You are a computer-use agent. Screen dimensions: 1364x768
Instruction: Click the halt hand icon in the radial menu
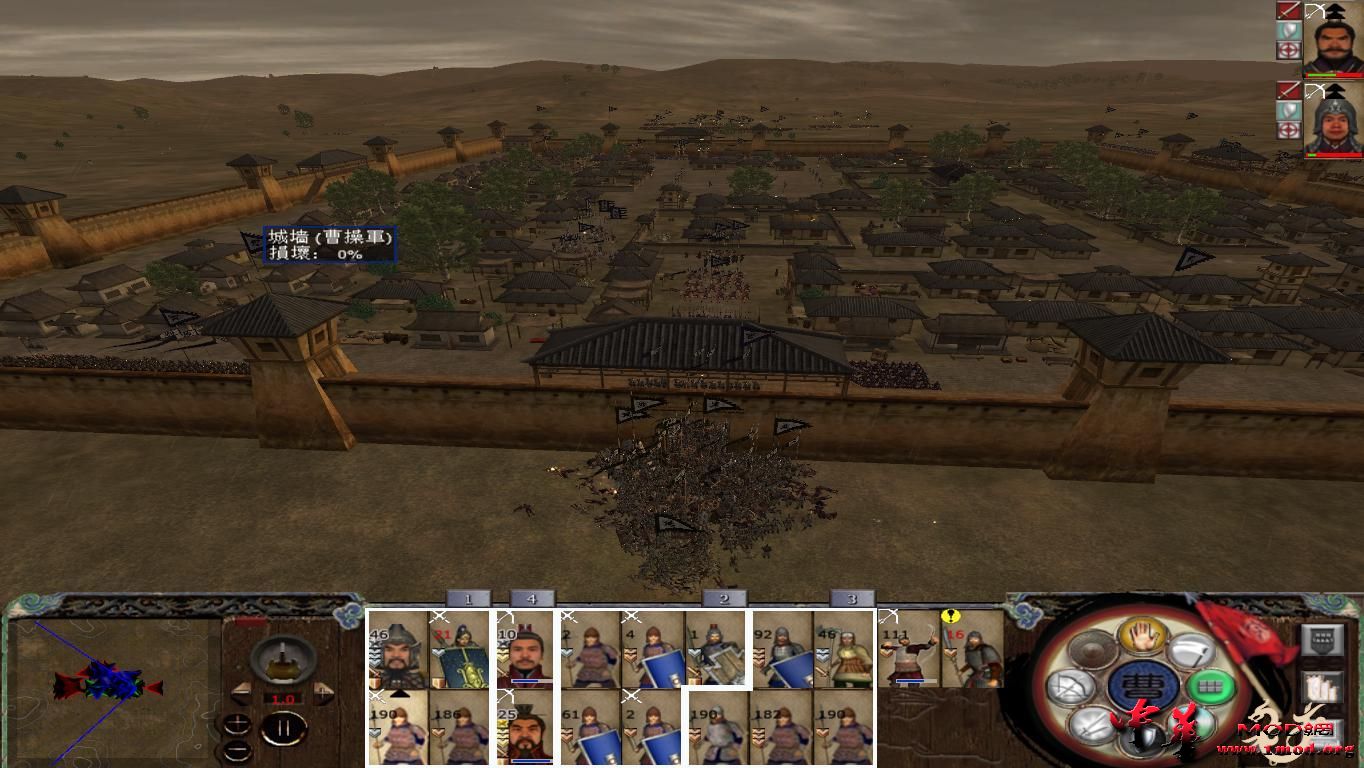[x=1144, y=638]
